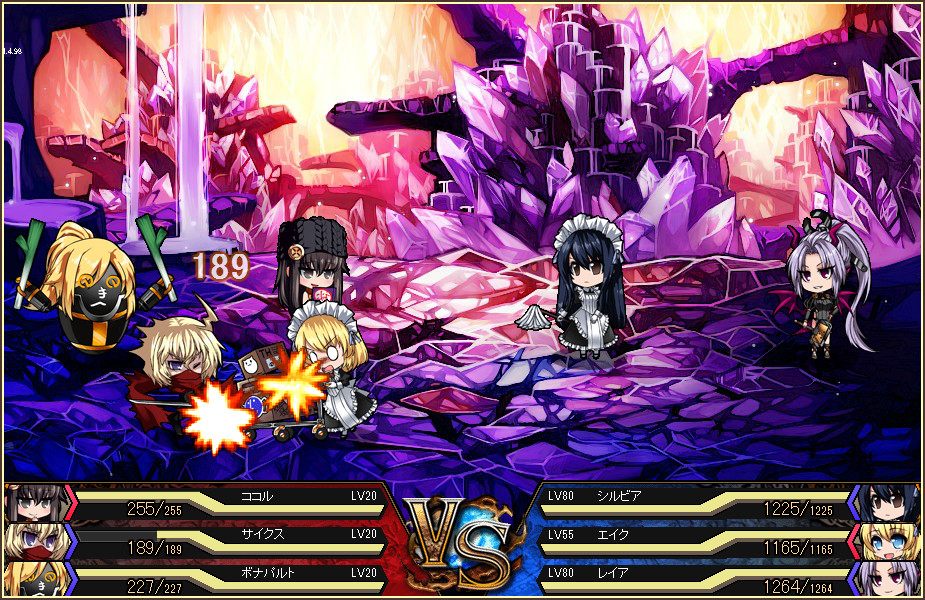Click サイクス's red-scarf portrait
Image resolution: width=925 pixels, height=600 pixels.
pyautogui.click(x=34, y=541)
